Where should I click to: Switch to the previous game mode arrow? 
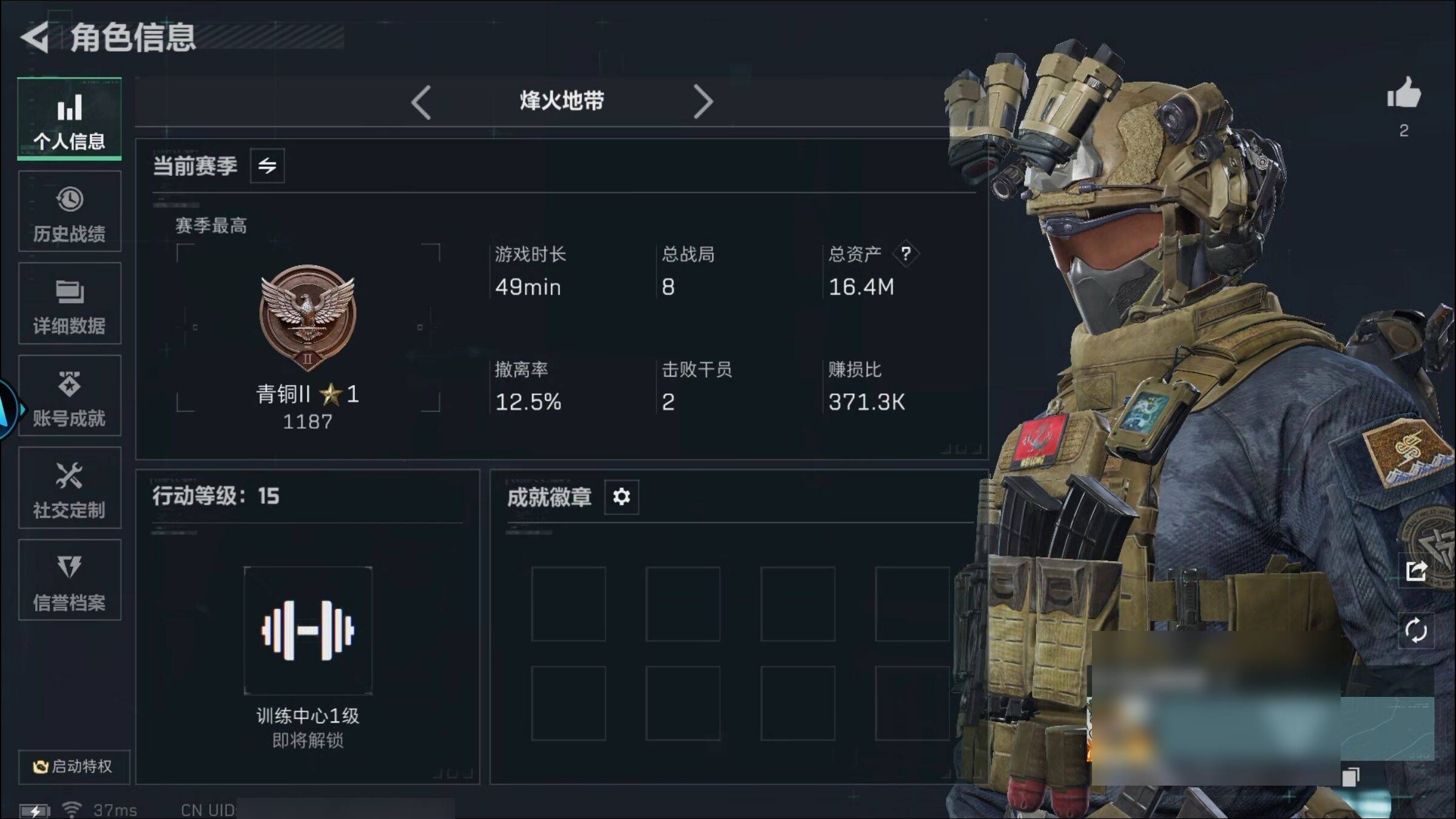click(421, 102)
